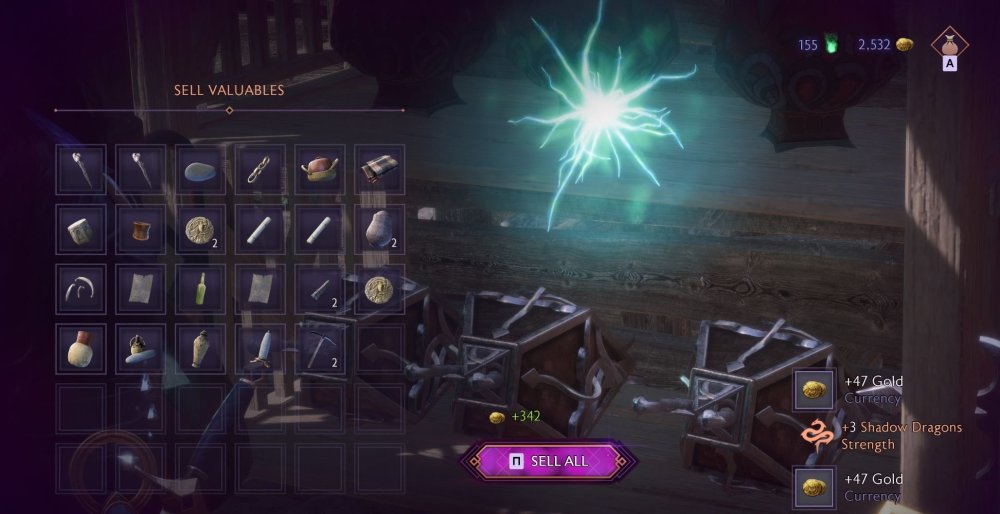The height and width of the screenshot is (514, 1000).
Task: Open the bag icon in top corner
Action: click(x=950, y=45)
